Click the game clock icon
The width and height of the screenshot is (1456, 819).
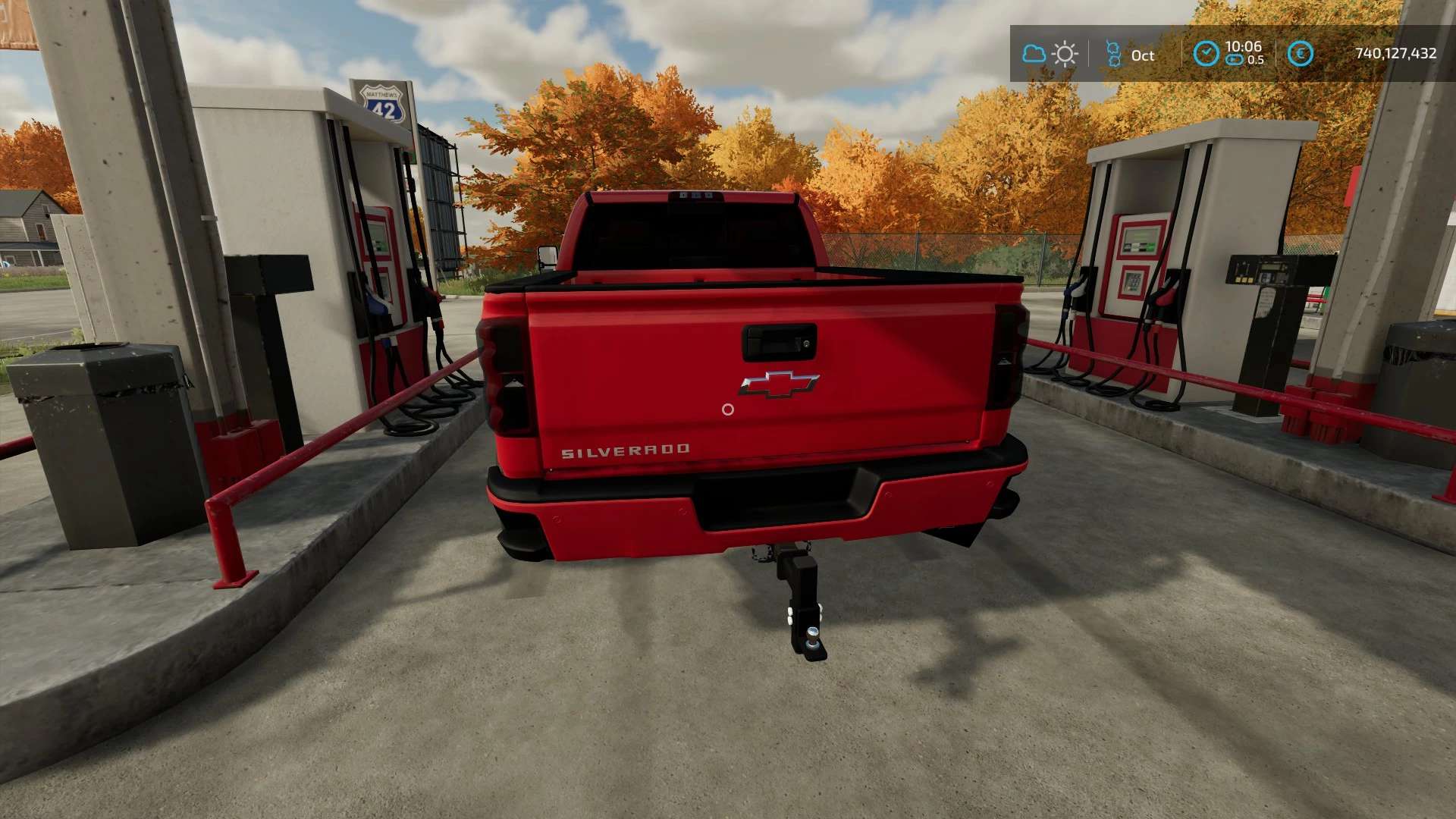1206,54
